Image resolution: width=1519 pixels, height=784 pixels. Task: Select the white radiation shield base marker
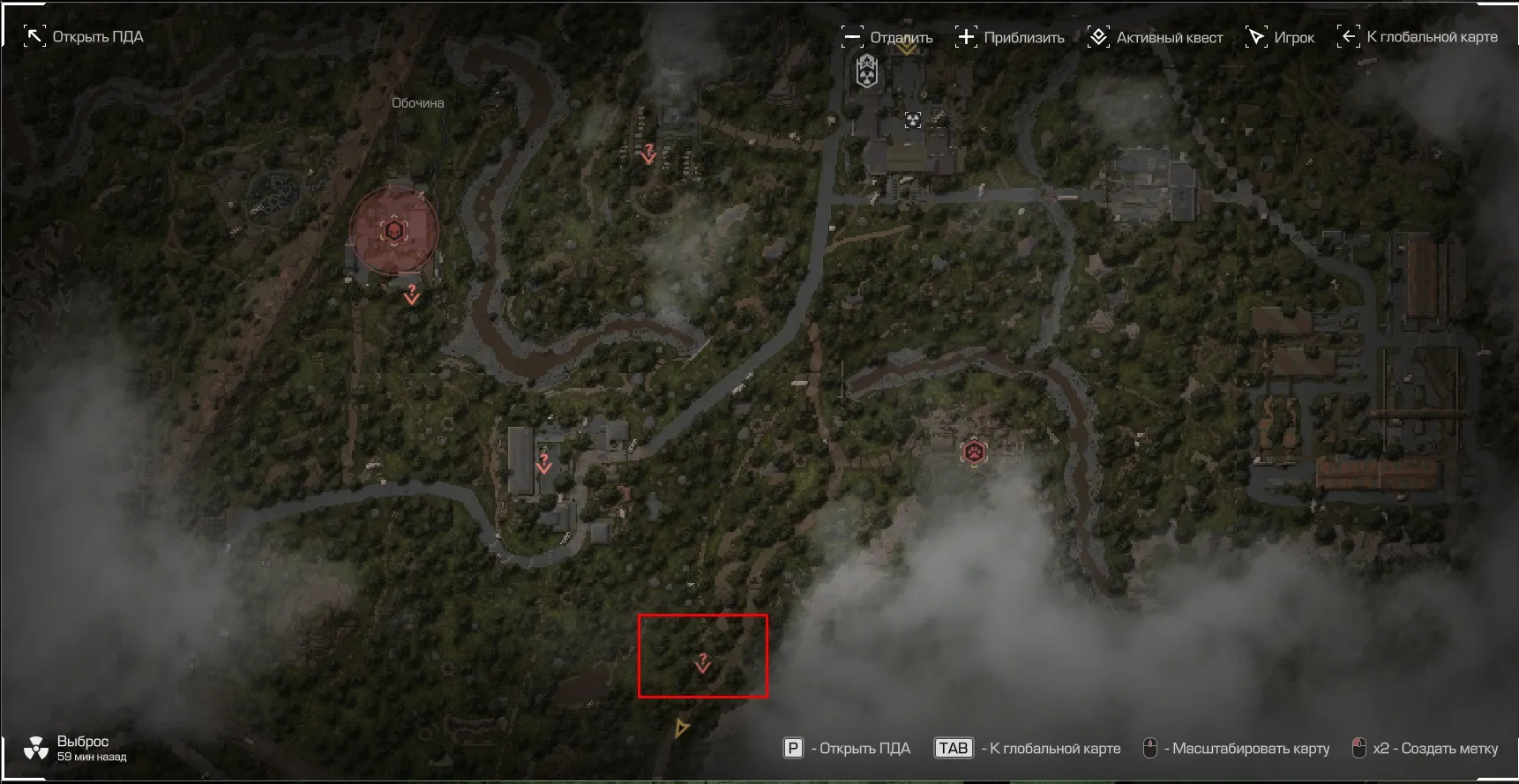coord(867,71)
